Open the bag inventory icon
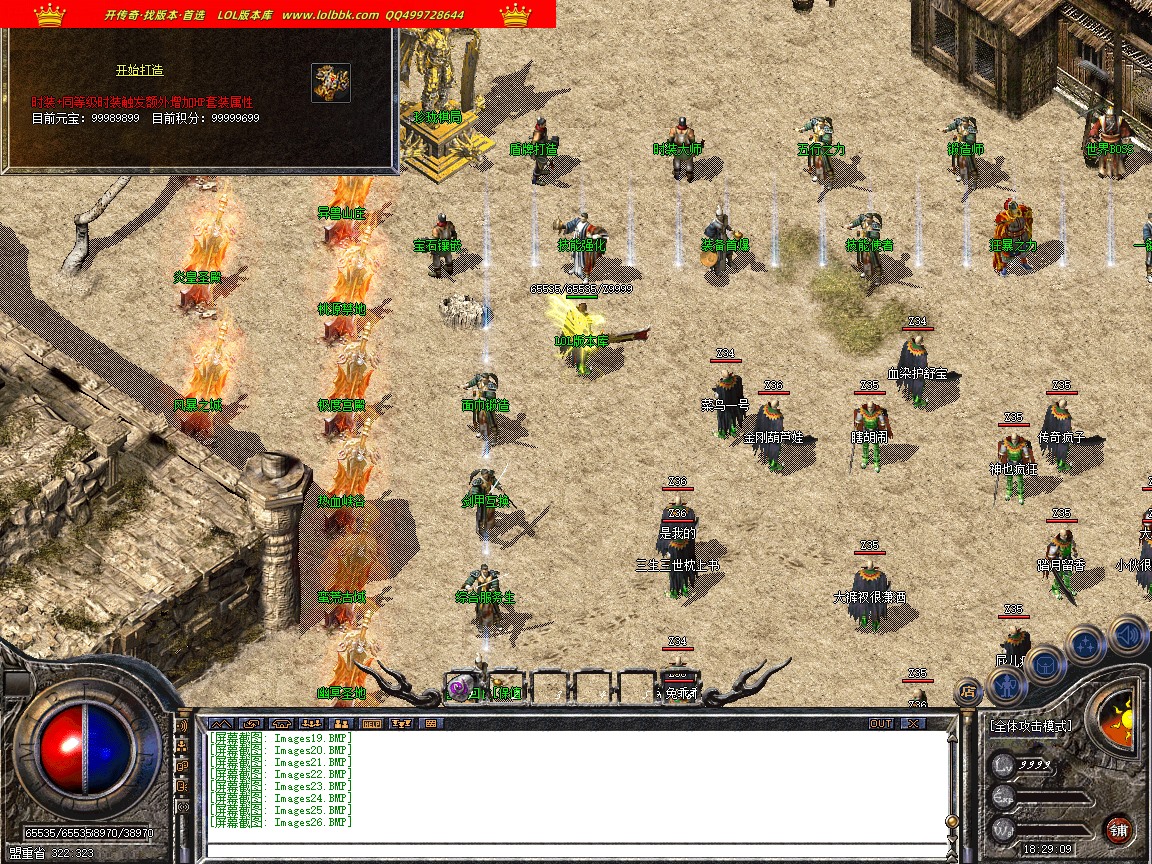This screenshot has height=864, width=1152. click(1046, 662)
